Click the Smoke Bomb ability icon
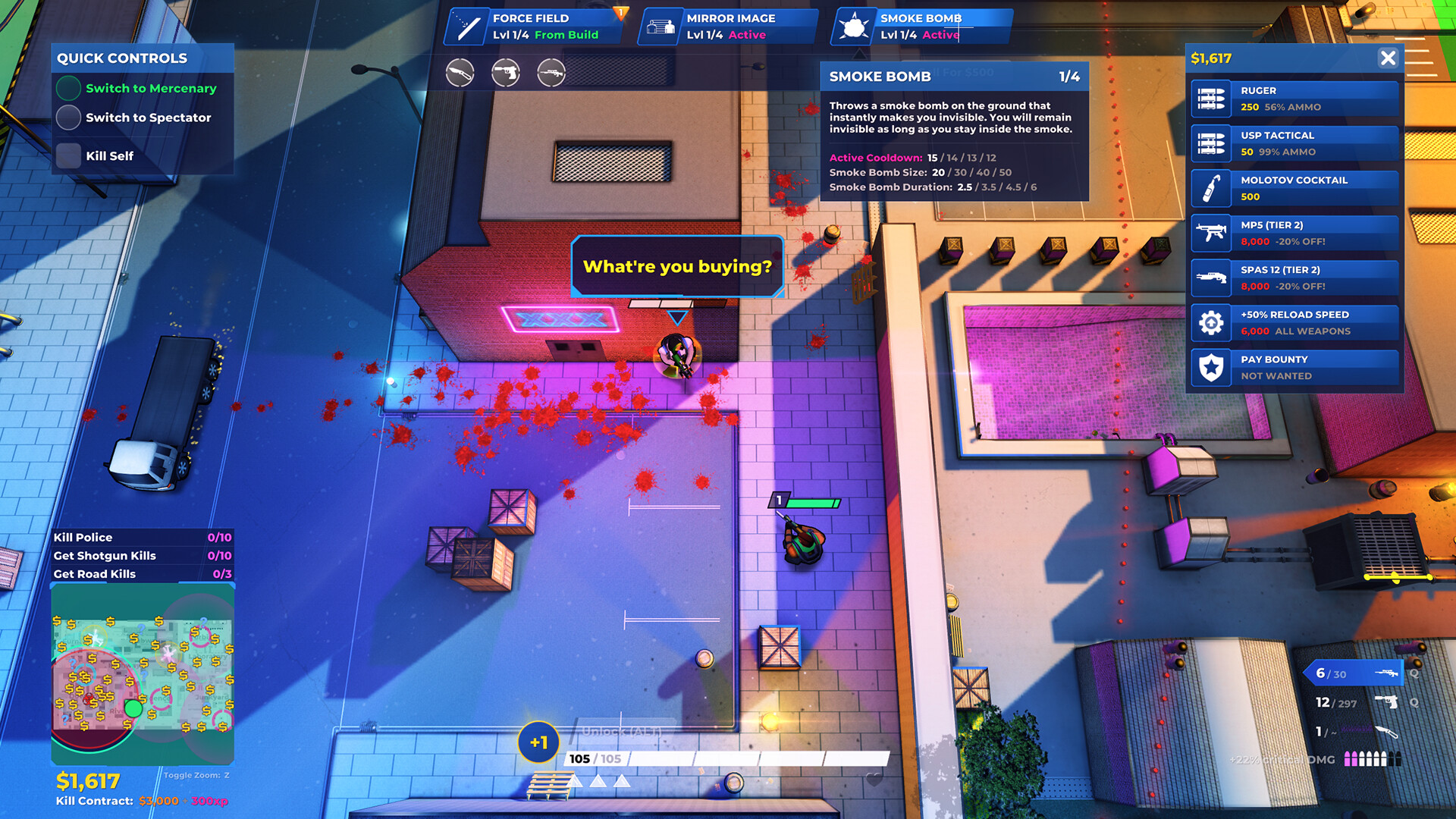This screenshot has width=1456, height=819. [855, 25]
